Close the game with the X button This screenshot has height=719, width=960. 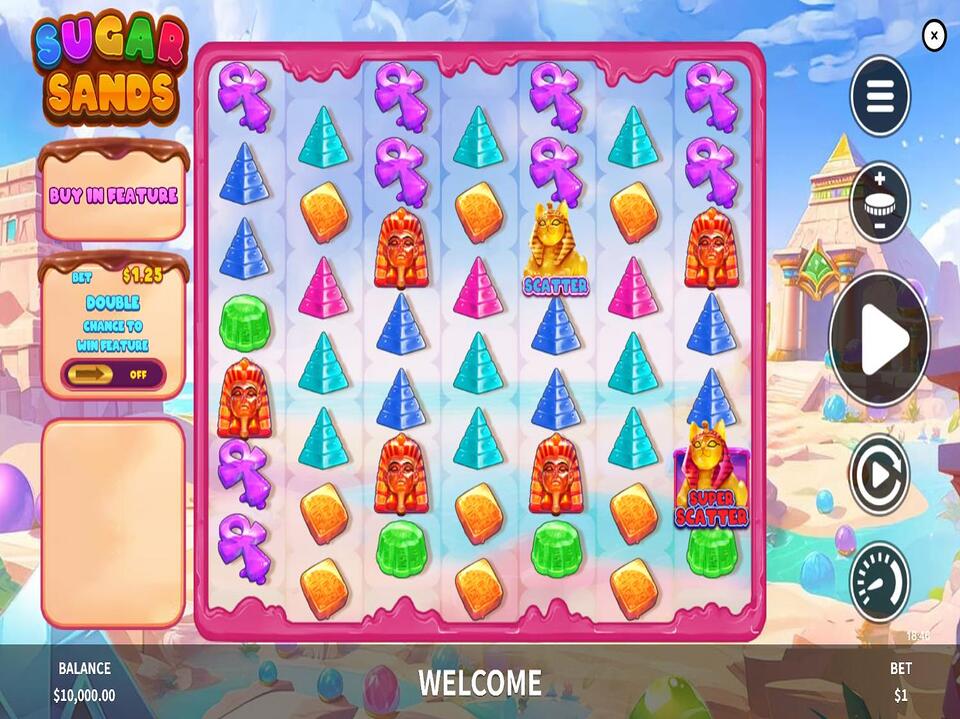coord(933,36)
